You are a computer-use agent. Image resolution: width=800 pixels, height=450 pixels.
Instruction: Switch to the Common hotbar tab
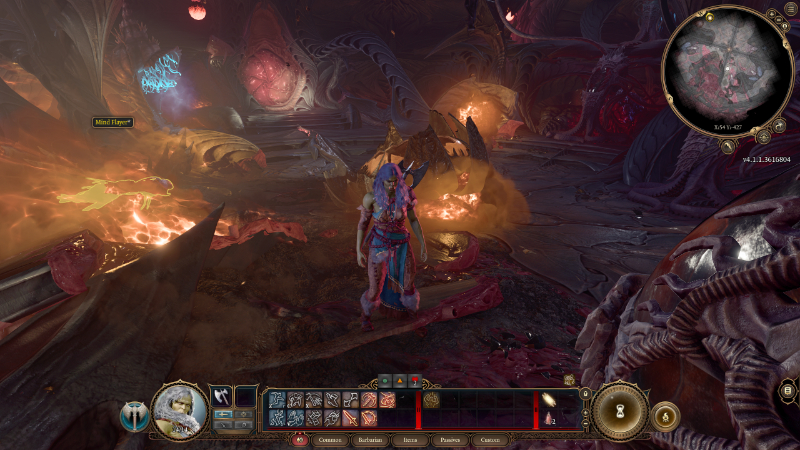click(x=331, y=439)
